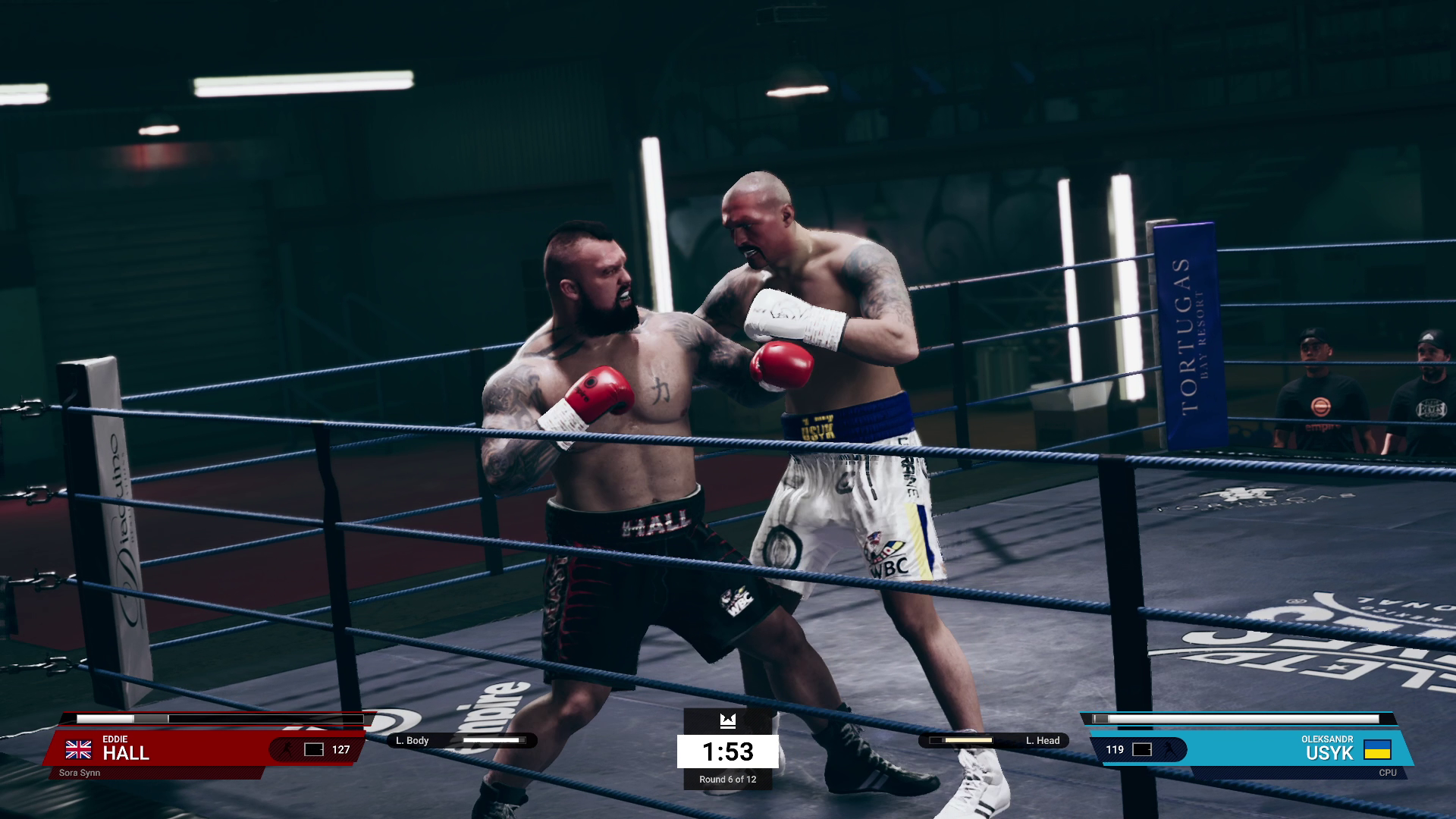Expand Hall's red fighter nameplate
This screenshot has width=1456, height=819.
(x=190, y=749)
